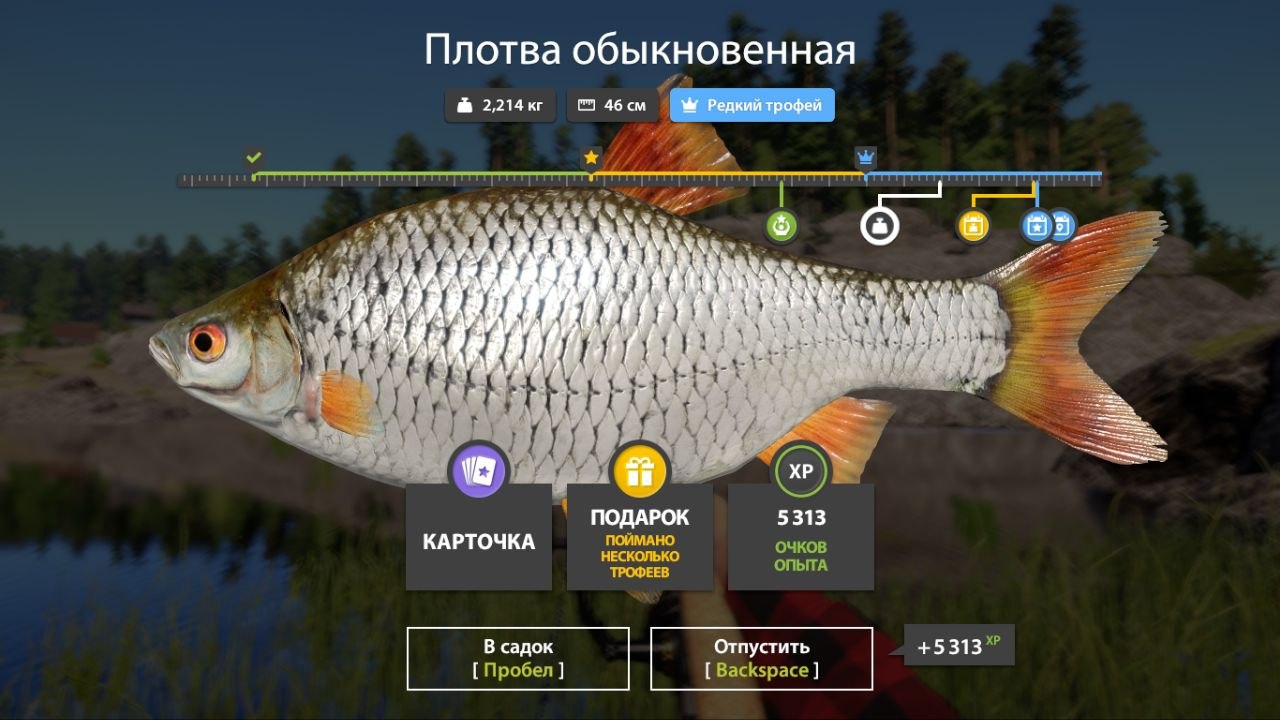Click the +5 313 XP reward tag
Viewport: 1280px width, 720px height.
coord(959,647)
